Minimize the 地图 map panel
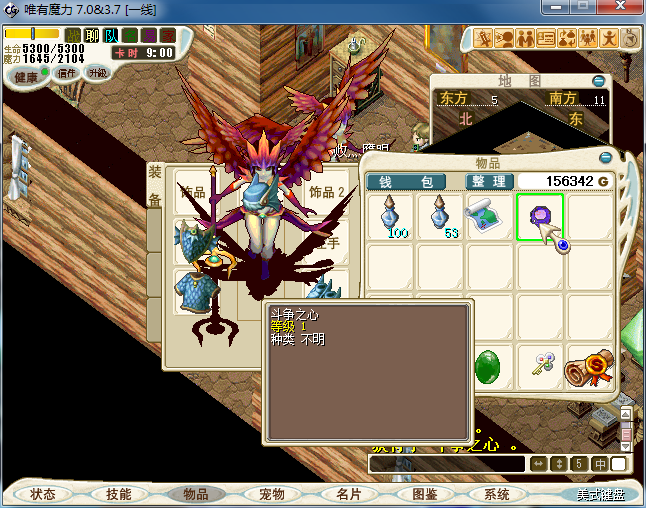Screen dimensions: 646x508 [x=598, y=81]
